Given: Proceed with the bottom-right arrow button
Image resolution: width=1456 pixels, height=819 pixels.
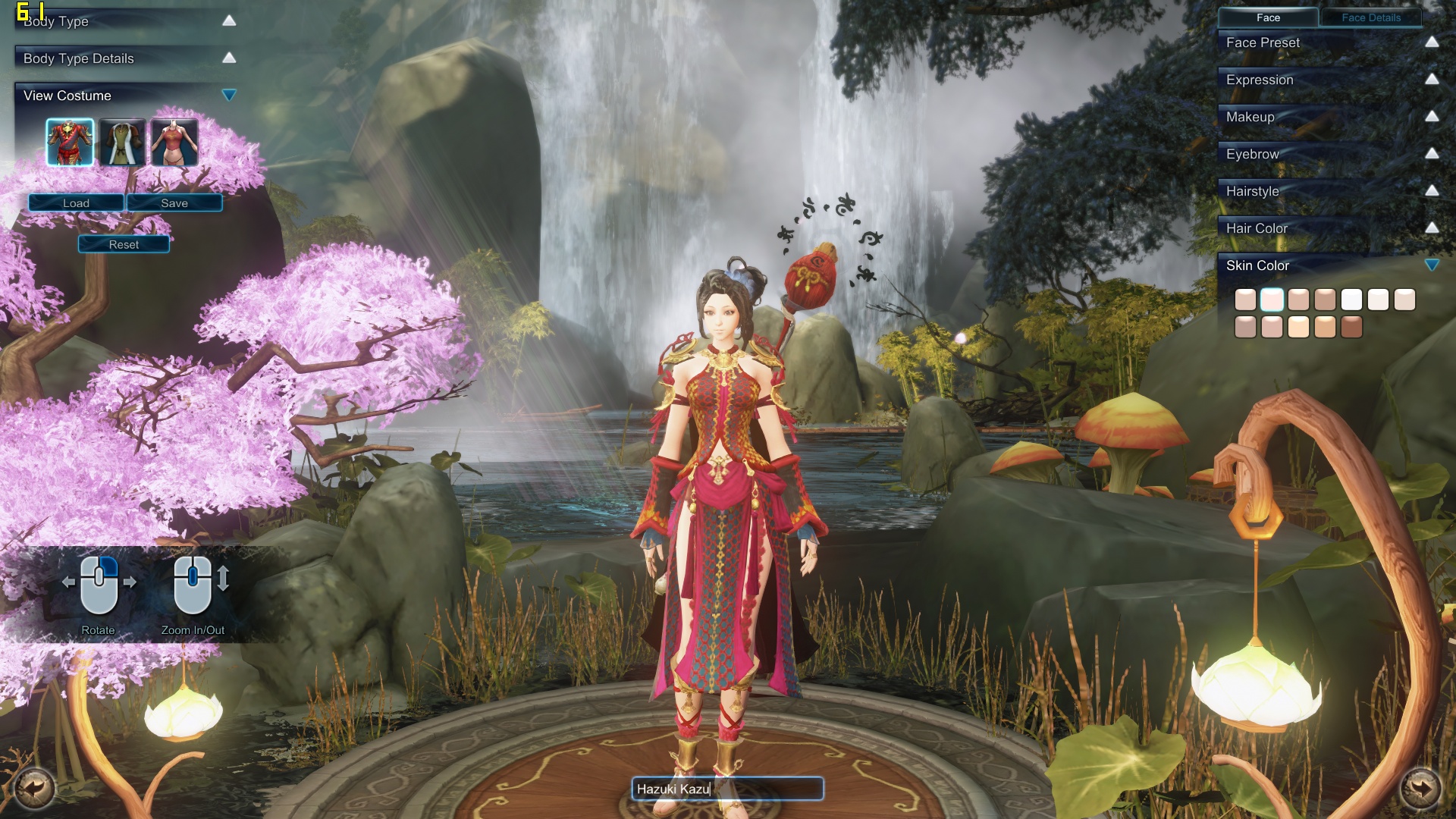Looking at the screenshot, I should 1420,788.
